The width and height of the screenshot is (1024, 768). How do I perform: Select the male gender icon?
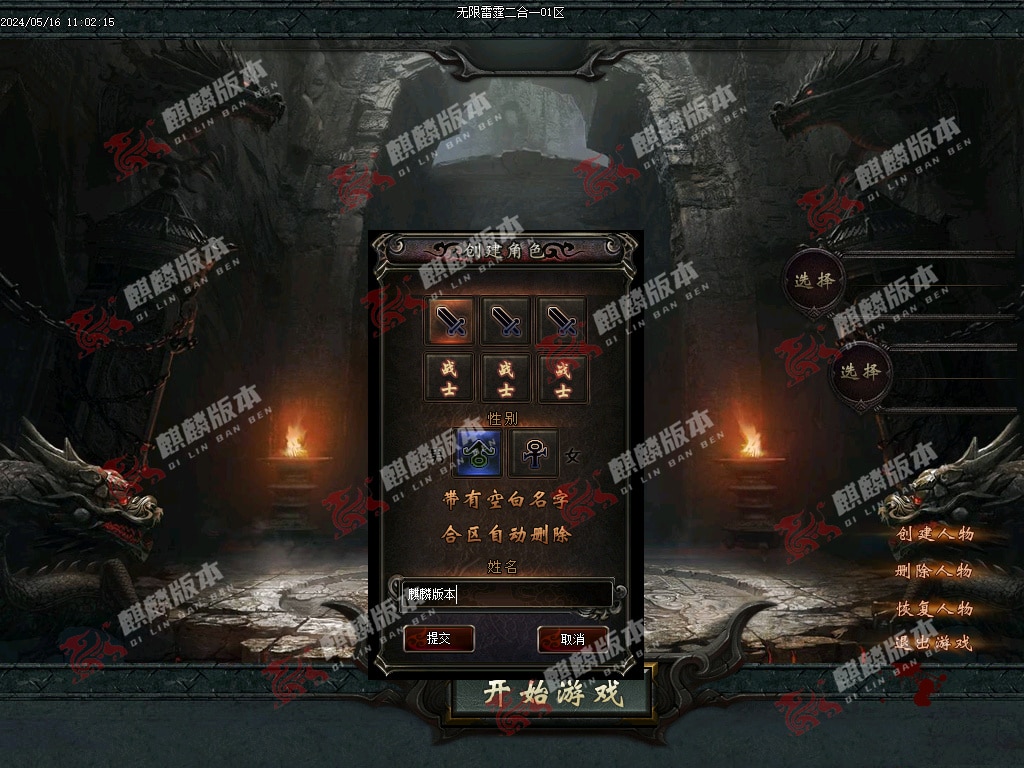click(x=478, y=453)
